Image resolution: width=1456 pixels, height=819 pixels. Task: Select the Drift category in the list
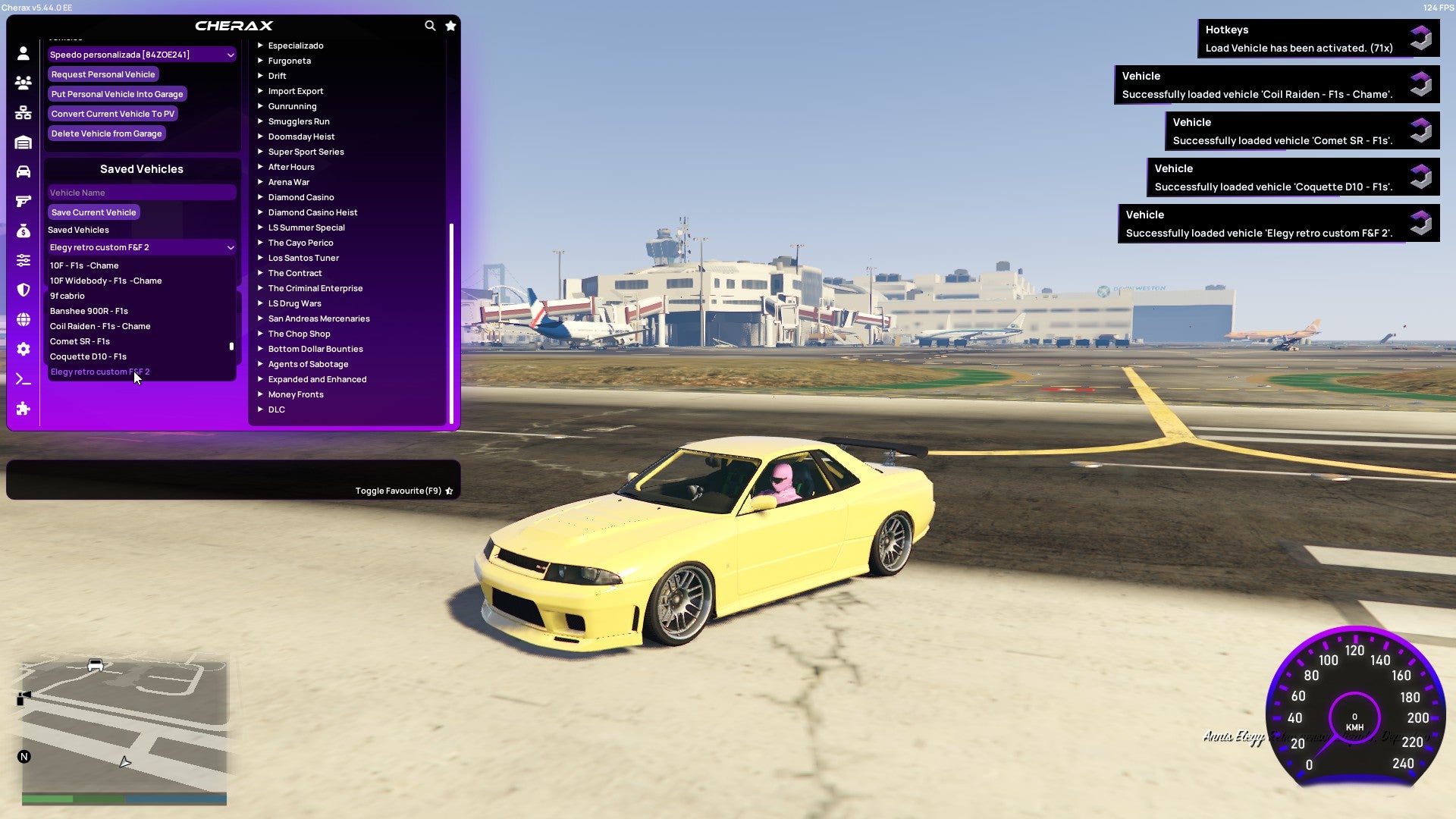click(x=277, y=76)
